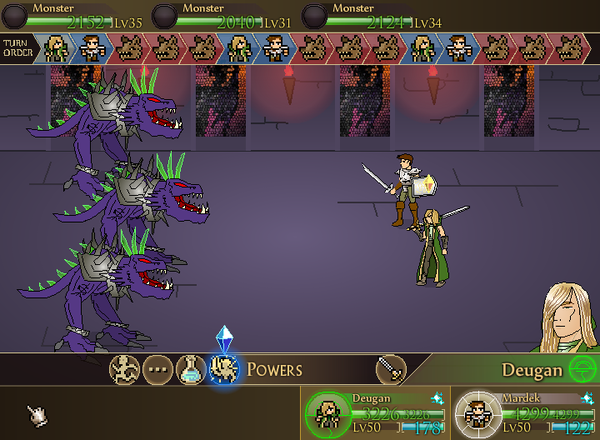This screenshot has width=600, height=440.
Task: Choose the potion items command
Action: tap(190, 370)
